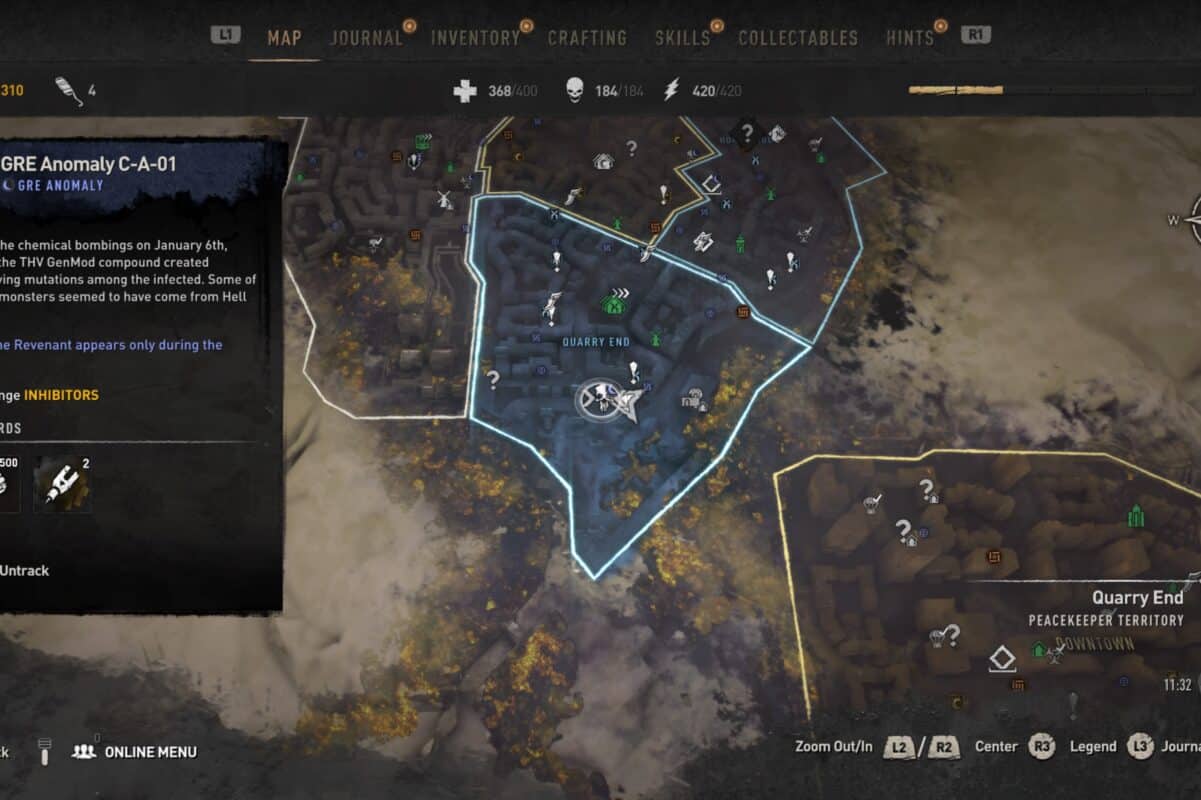The image size is (1201, 800).
Task: Open the Inventory tab
Action: point(475,38)
